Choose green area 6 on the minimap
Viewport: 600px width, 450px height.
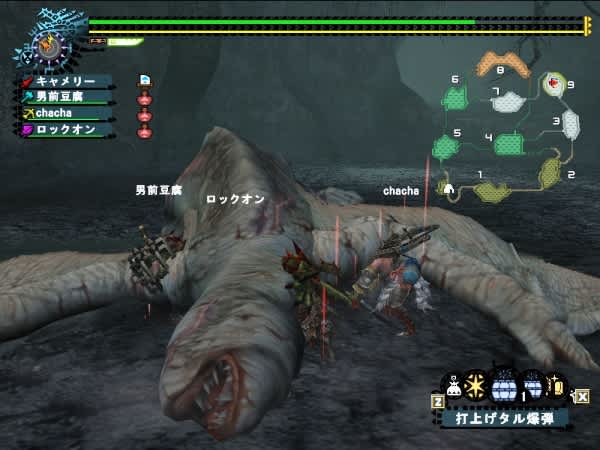(x=456, y=98)
